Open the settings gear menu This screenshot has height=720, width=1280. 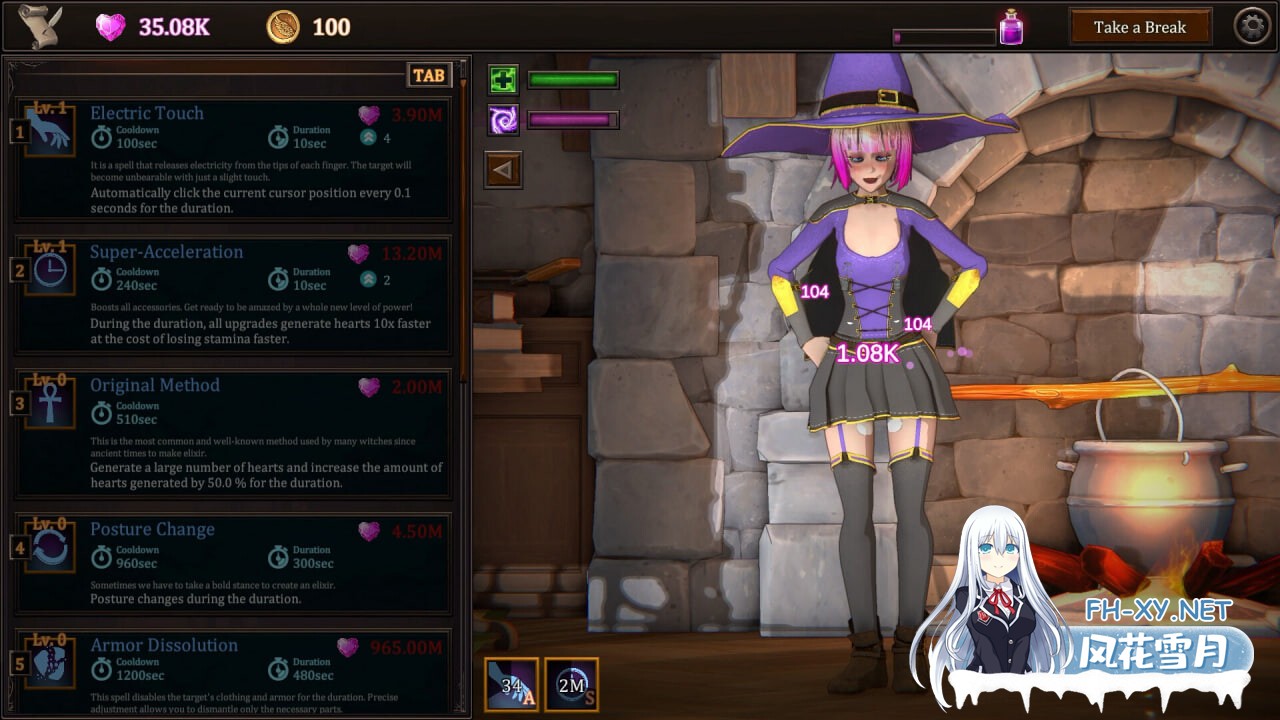(x=1251, y=27)
